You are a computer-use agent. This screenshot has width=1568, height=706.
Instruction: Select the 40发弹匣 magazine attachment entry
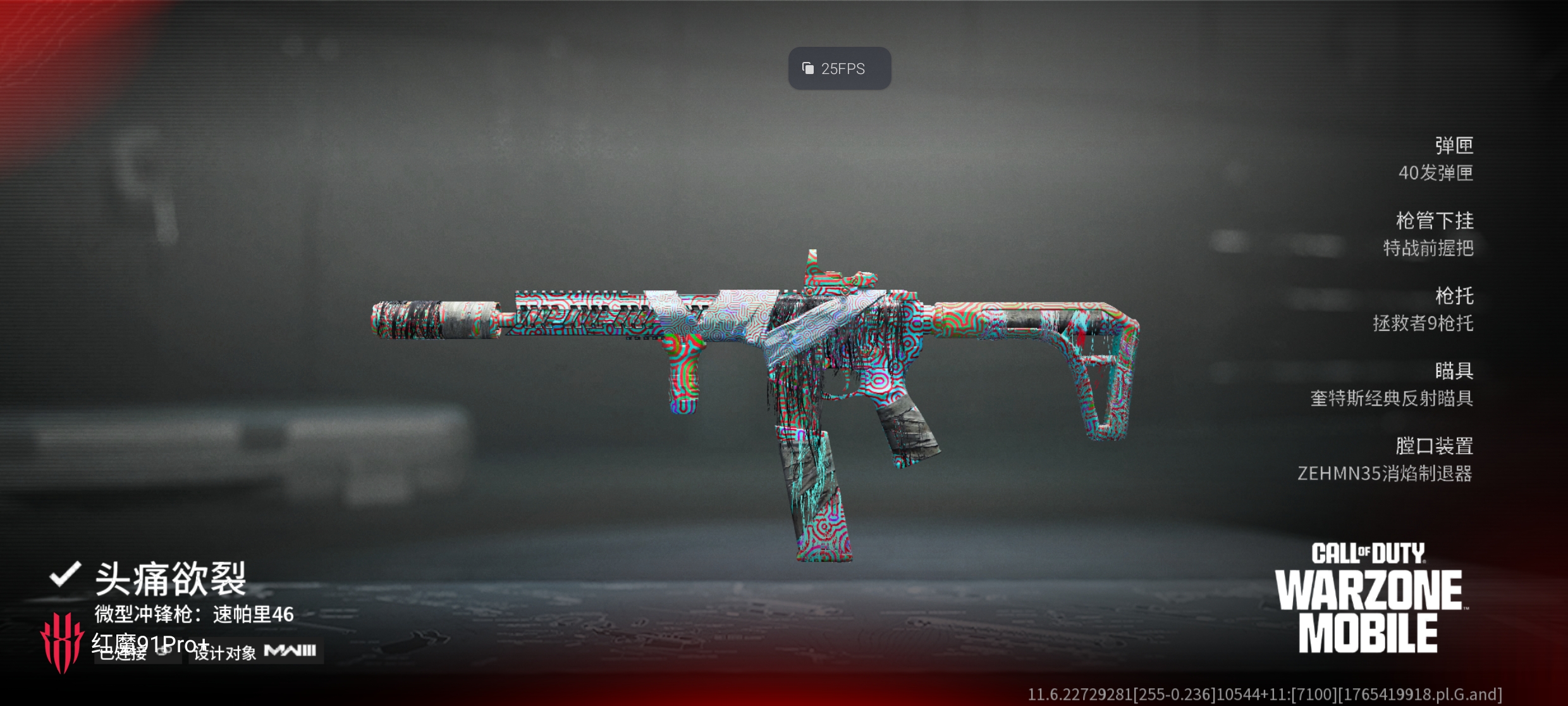[1435, 172]
